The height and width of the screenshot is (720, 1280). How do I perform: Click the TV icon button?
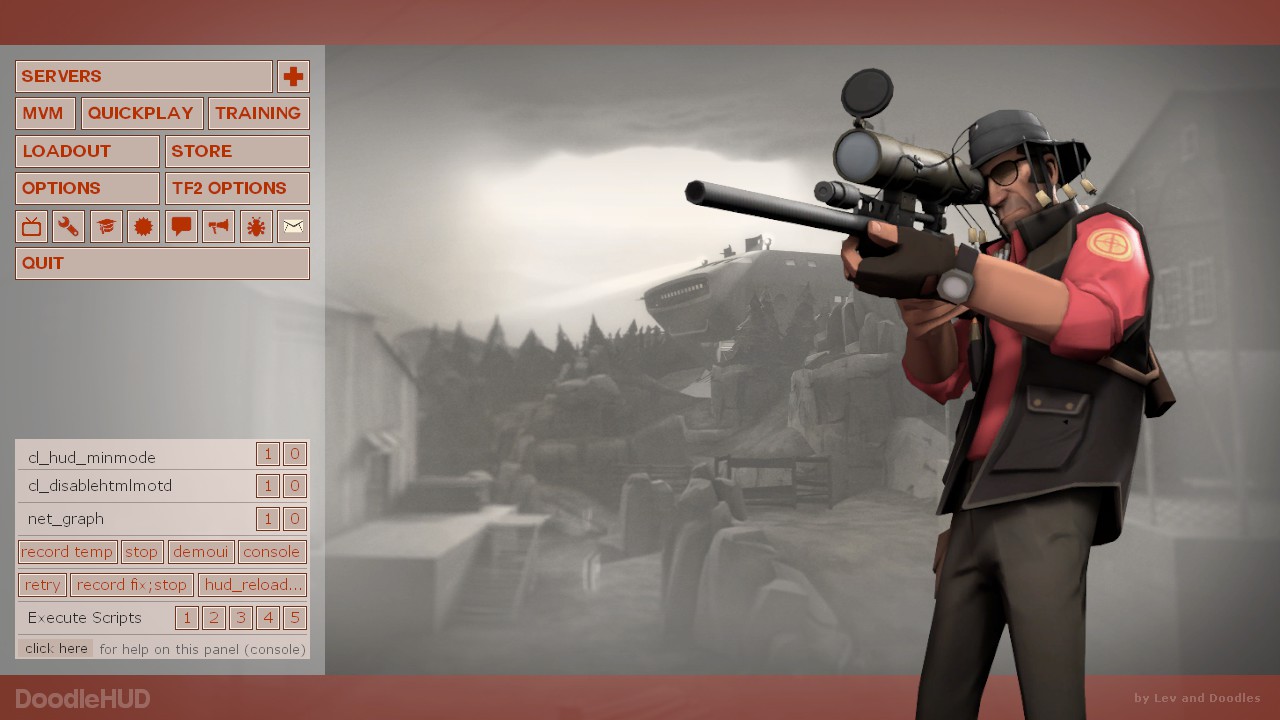click(32, 227)
